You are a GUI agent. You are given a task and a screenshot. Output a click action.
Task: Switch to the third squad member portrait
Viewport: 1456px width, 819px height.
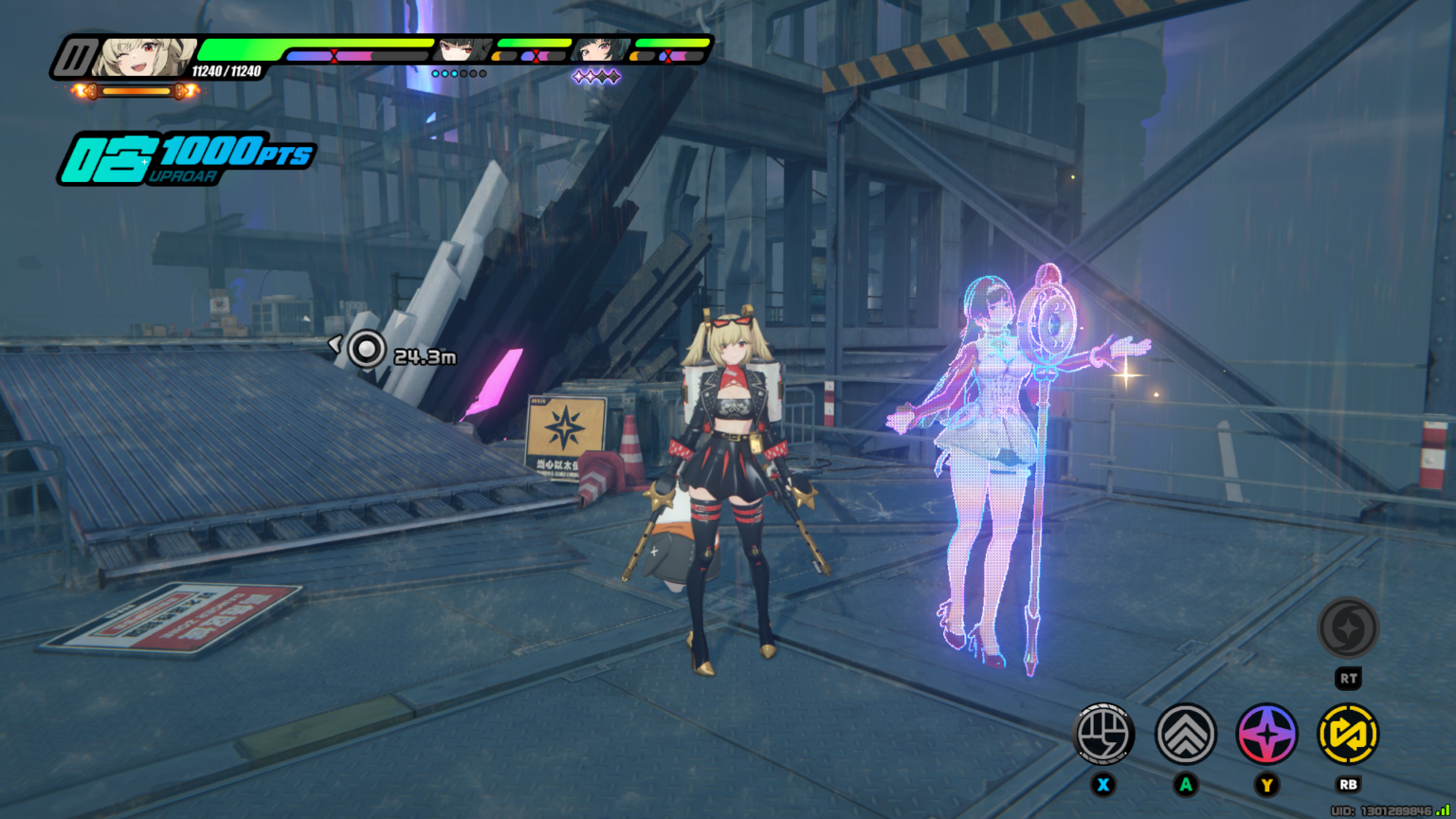601,49
